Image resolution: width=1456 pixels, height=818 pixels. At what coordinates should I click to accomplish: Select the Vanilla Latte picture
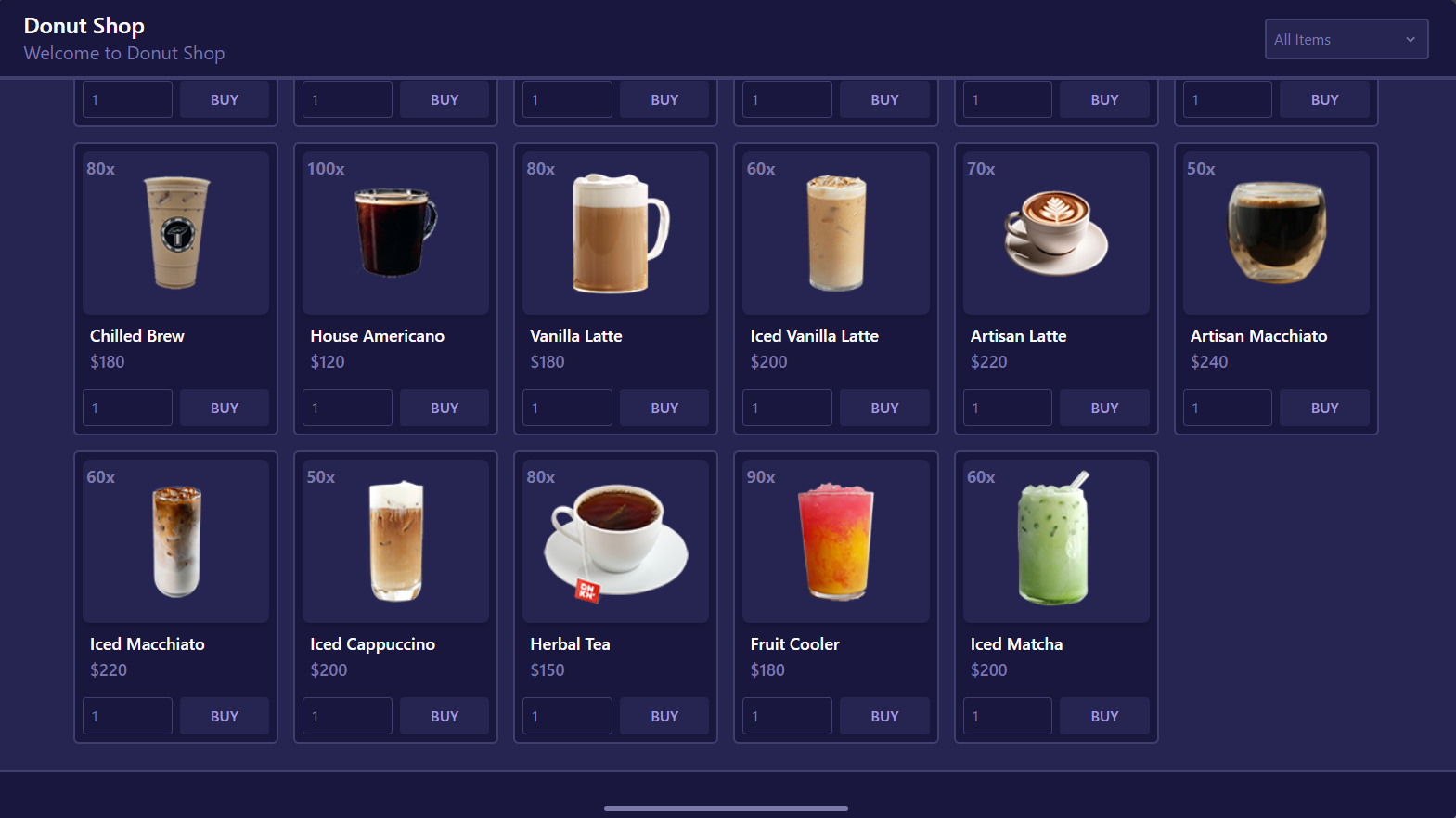(x=614, y=232)
